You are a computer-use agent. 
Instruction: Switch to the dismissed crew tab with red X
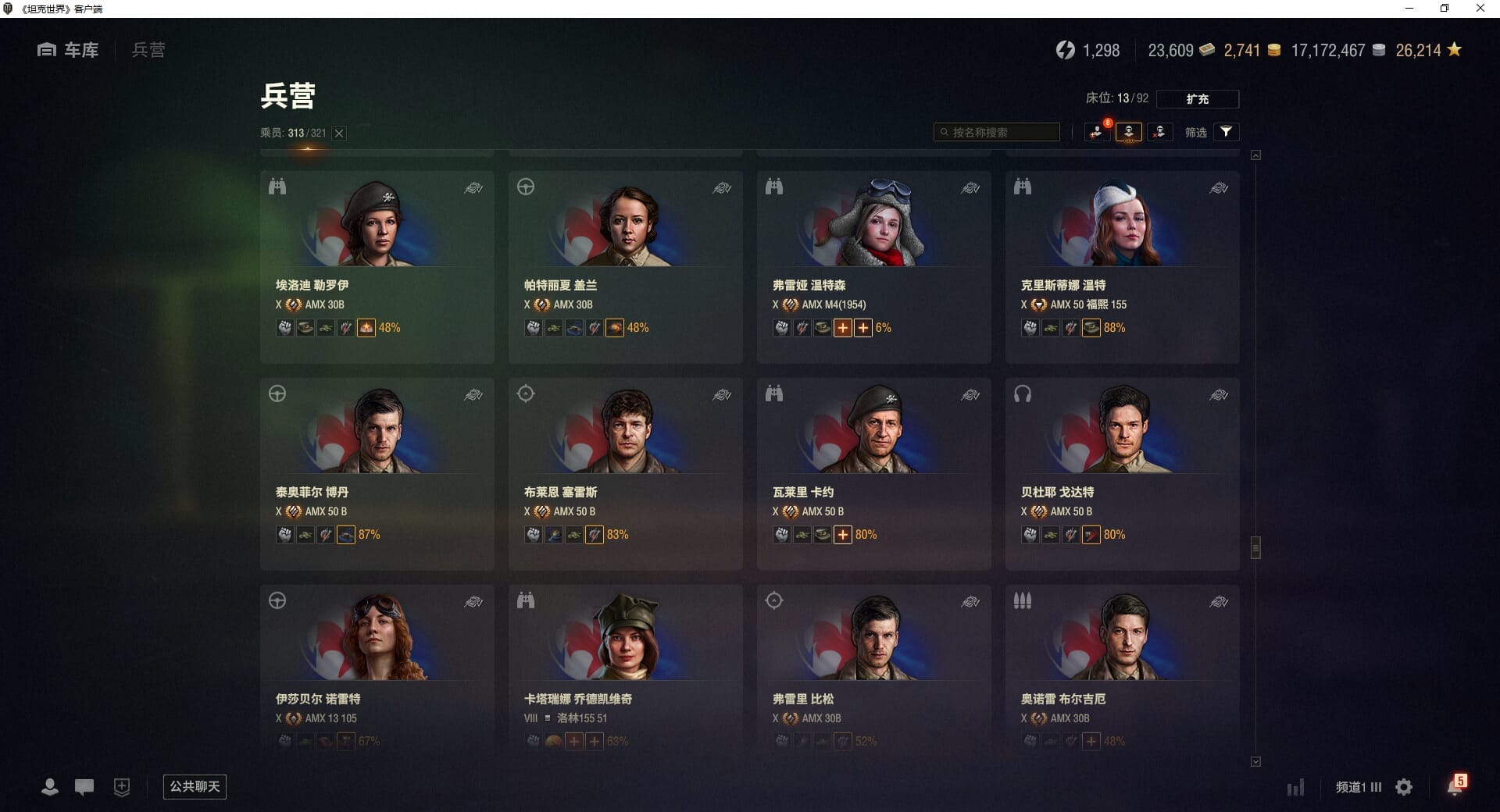click(x=1159, y=132)
